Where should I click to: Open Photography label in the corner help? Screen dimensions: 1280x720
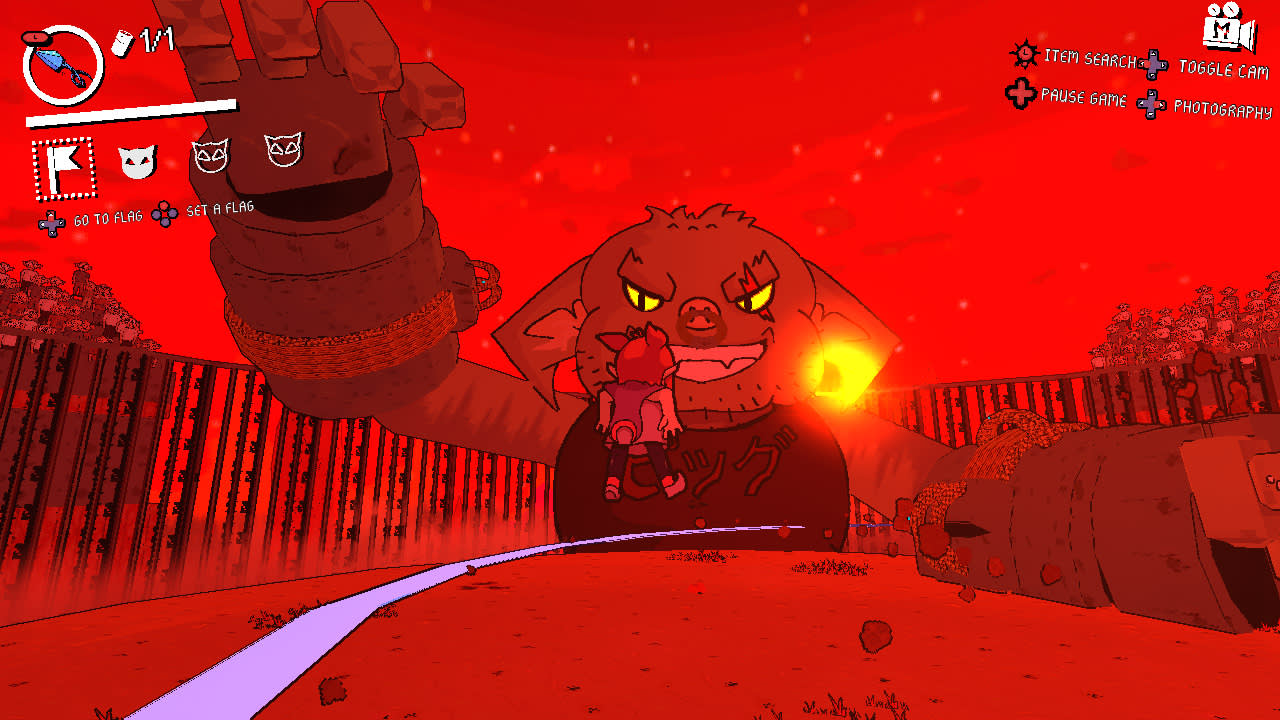coord(1222,107)
